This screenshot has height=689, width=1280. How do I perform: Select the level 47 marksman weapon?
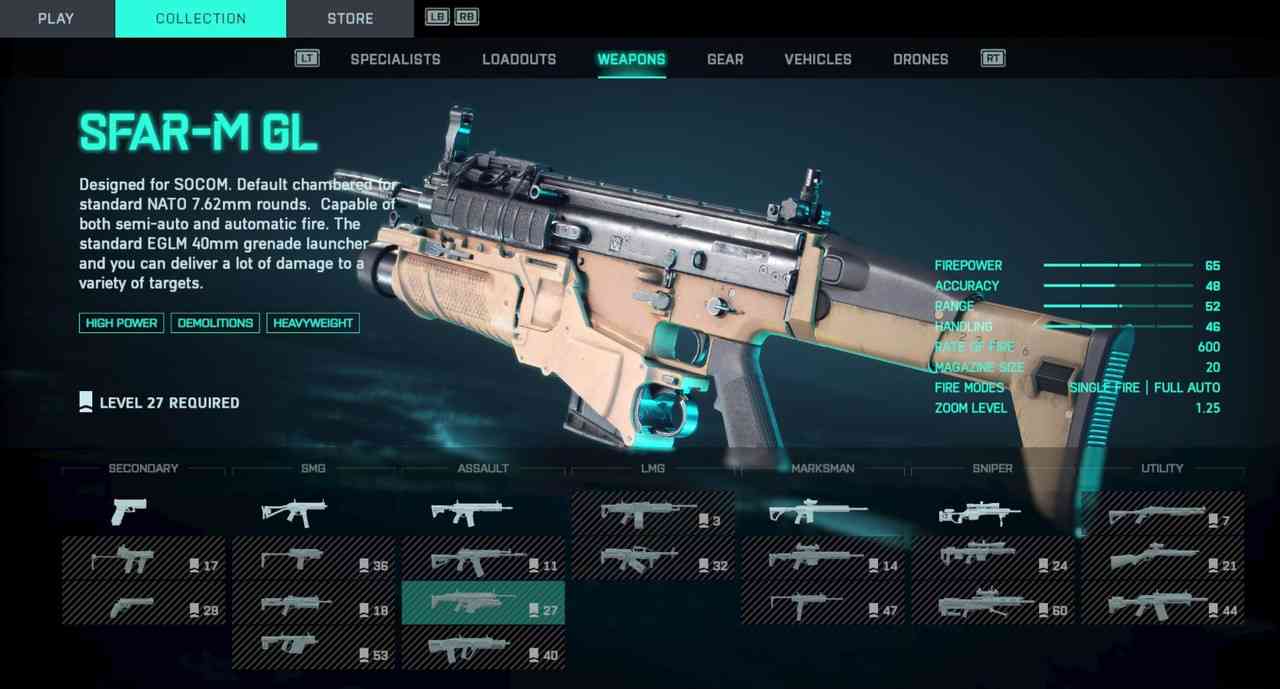[x=822, y=603]
